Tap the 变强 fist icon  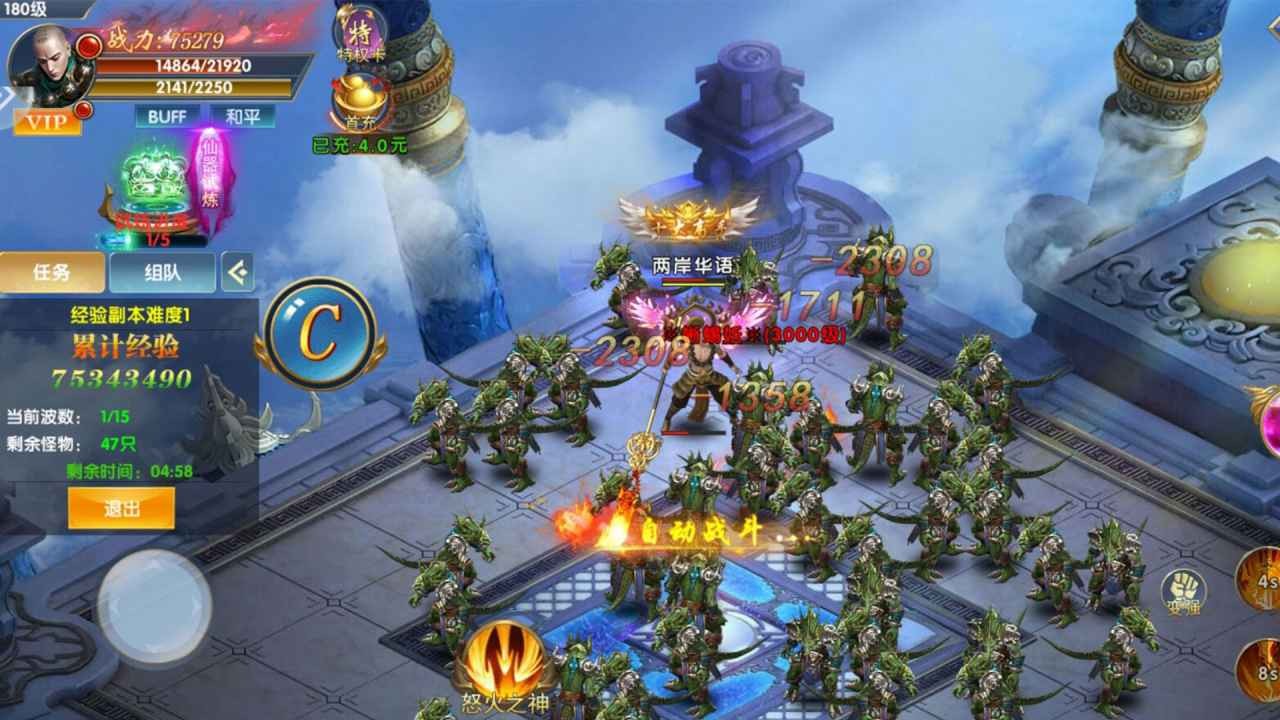click(x=1182, y=590)
